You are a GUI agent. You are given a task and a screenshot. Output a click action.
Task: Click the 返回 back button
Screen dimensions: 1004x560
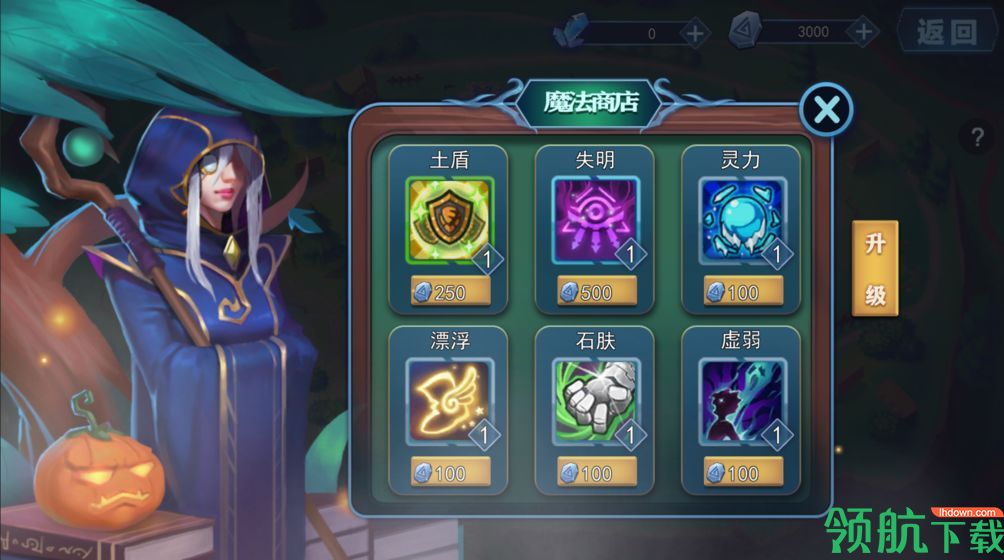[x=945, y=32]
